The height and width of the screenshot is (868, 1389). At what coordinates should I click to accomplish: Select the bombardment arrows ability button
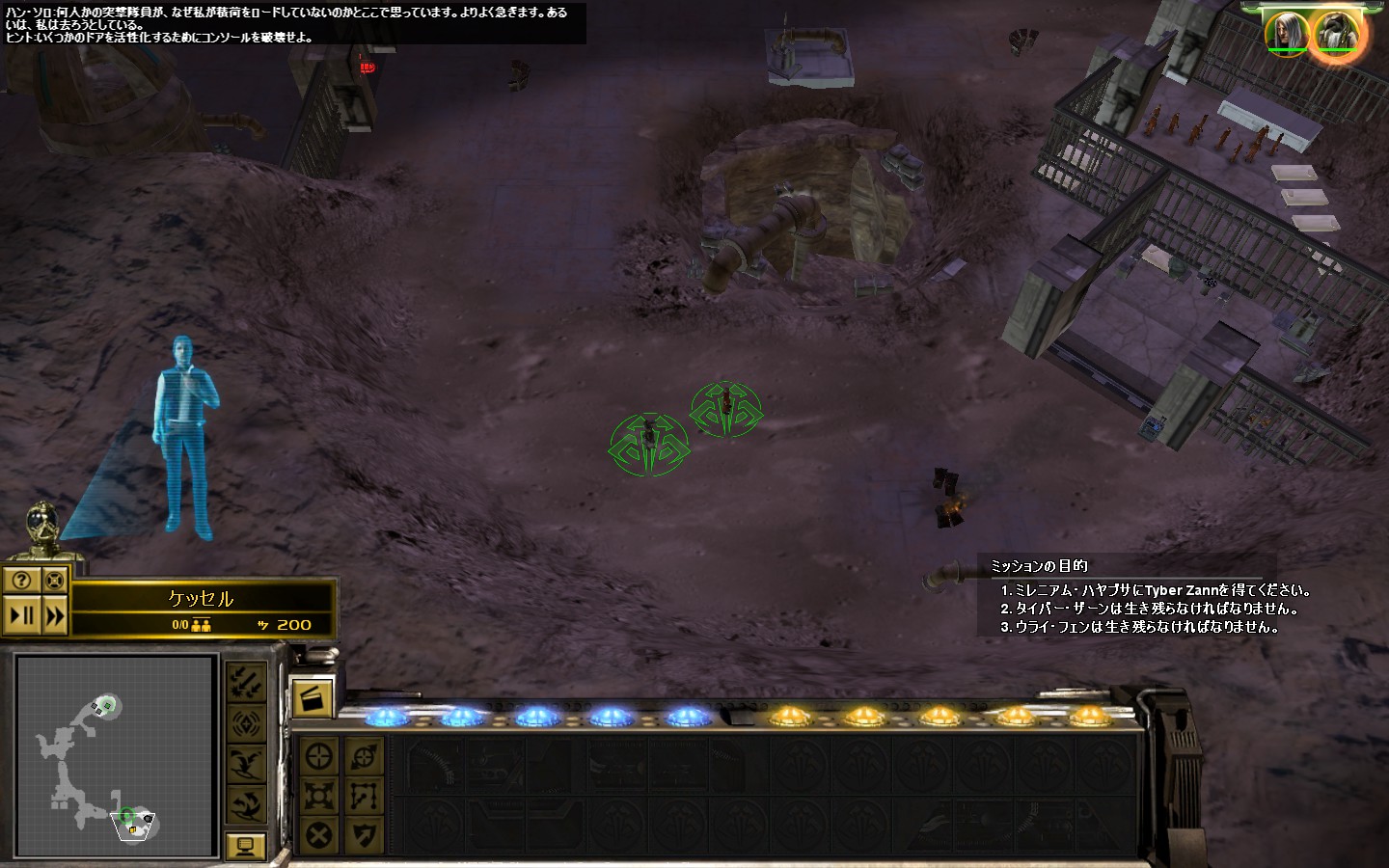246,683
